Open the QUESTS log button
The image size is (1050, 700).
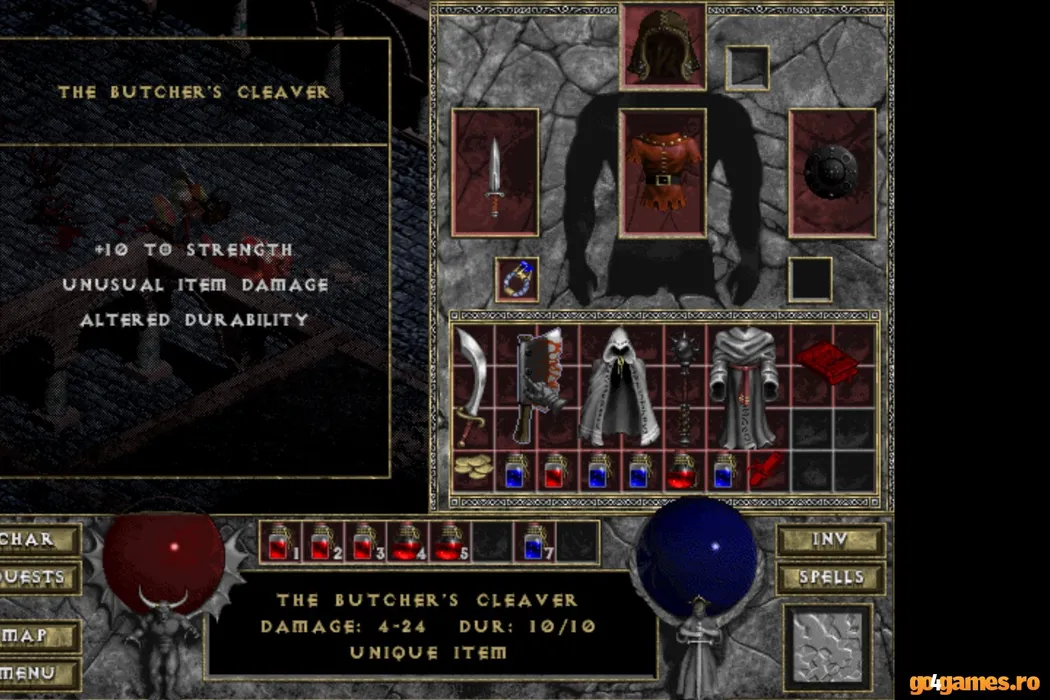(38, 578)
